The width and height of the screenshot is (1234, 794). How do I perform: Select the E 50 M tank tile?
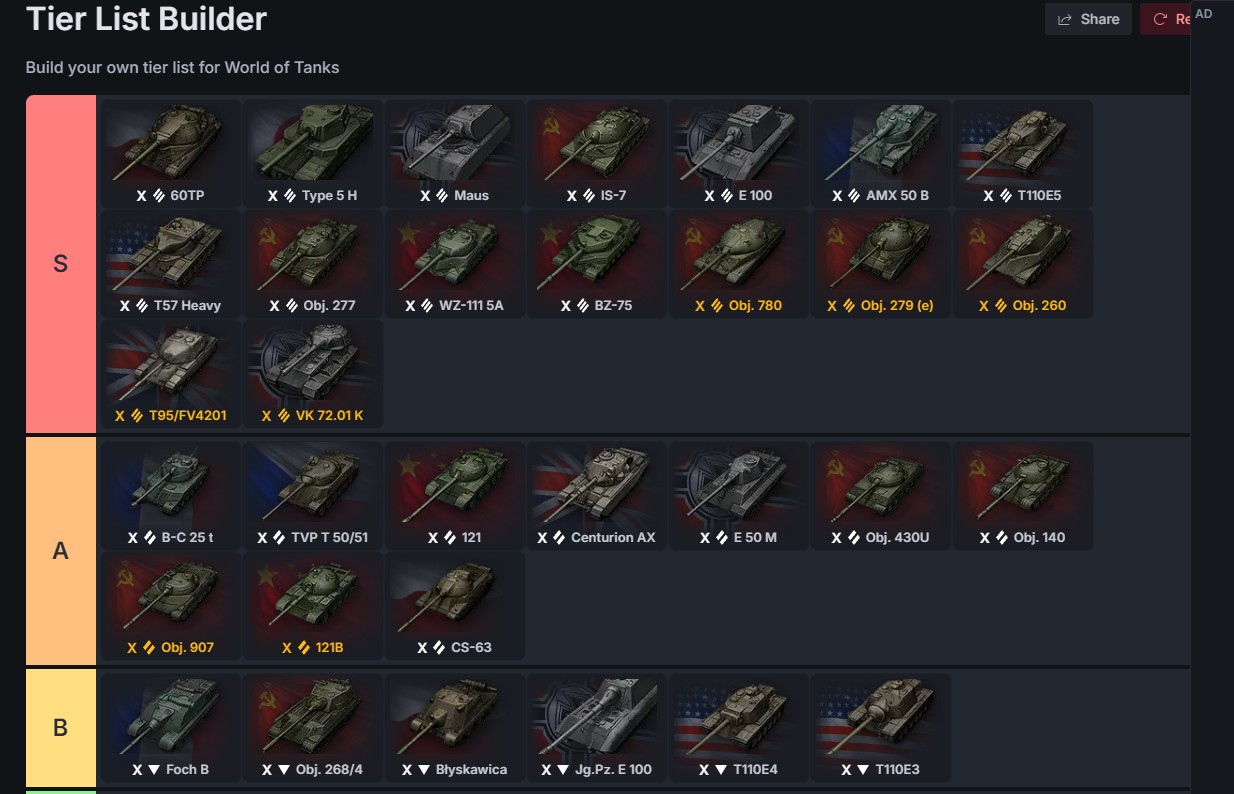[x=739, y=495]
